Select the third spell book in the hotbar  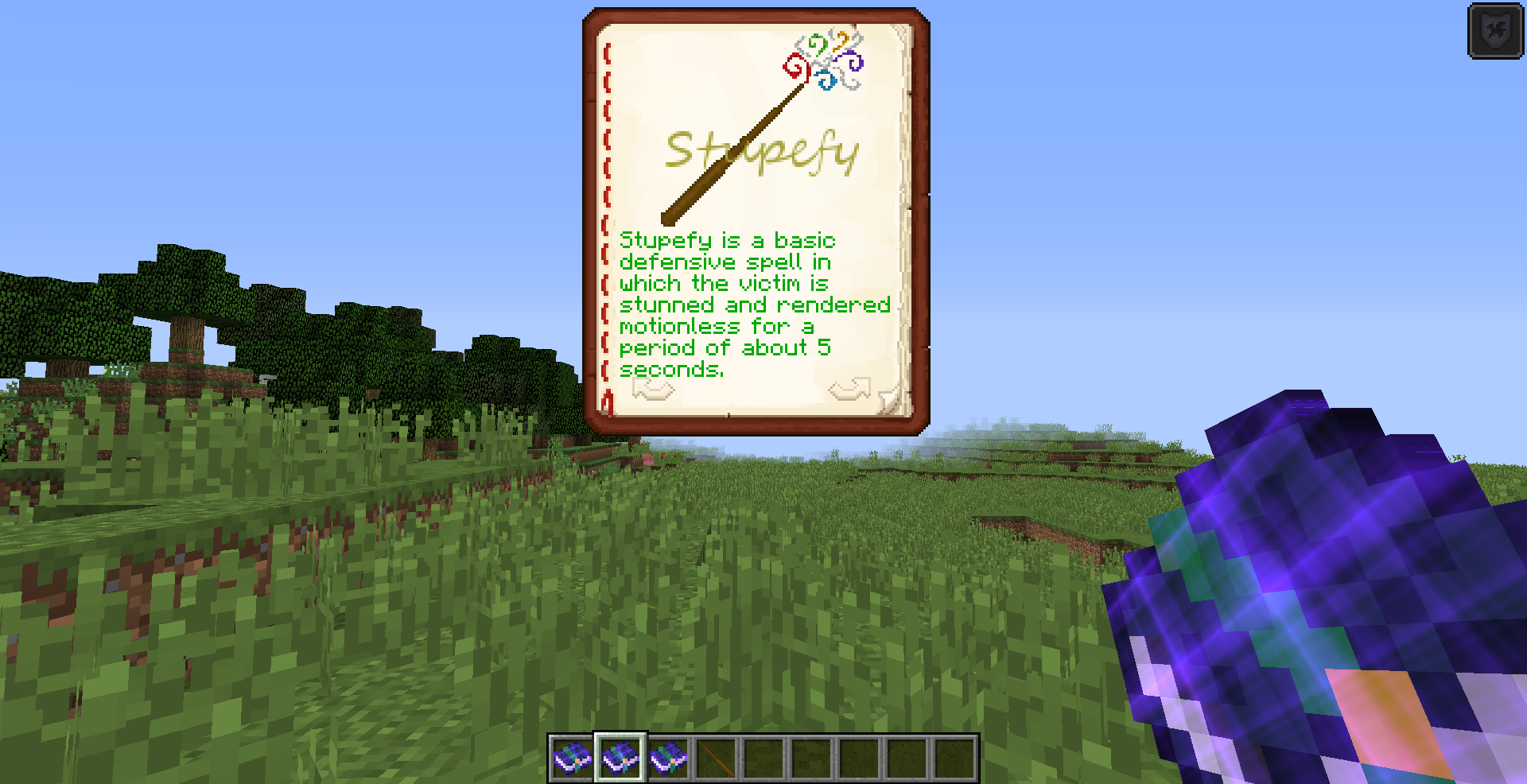(x=669, y=758)
